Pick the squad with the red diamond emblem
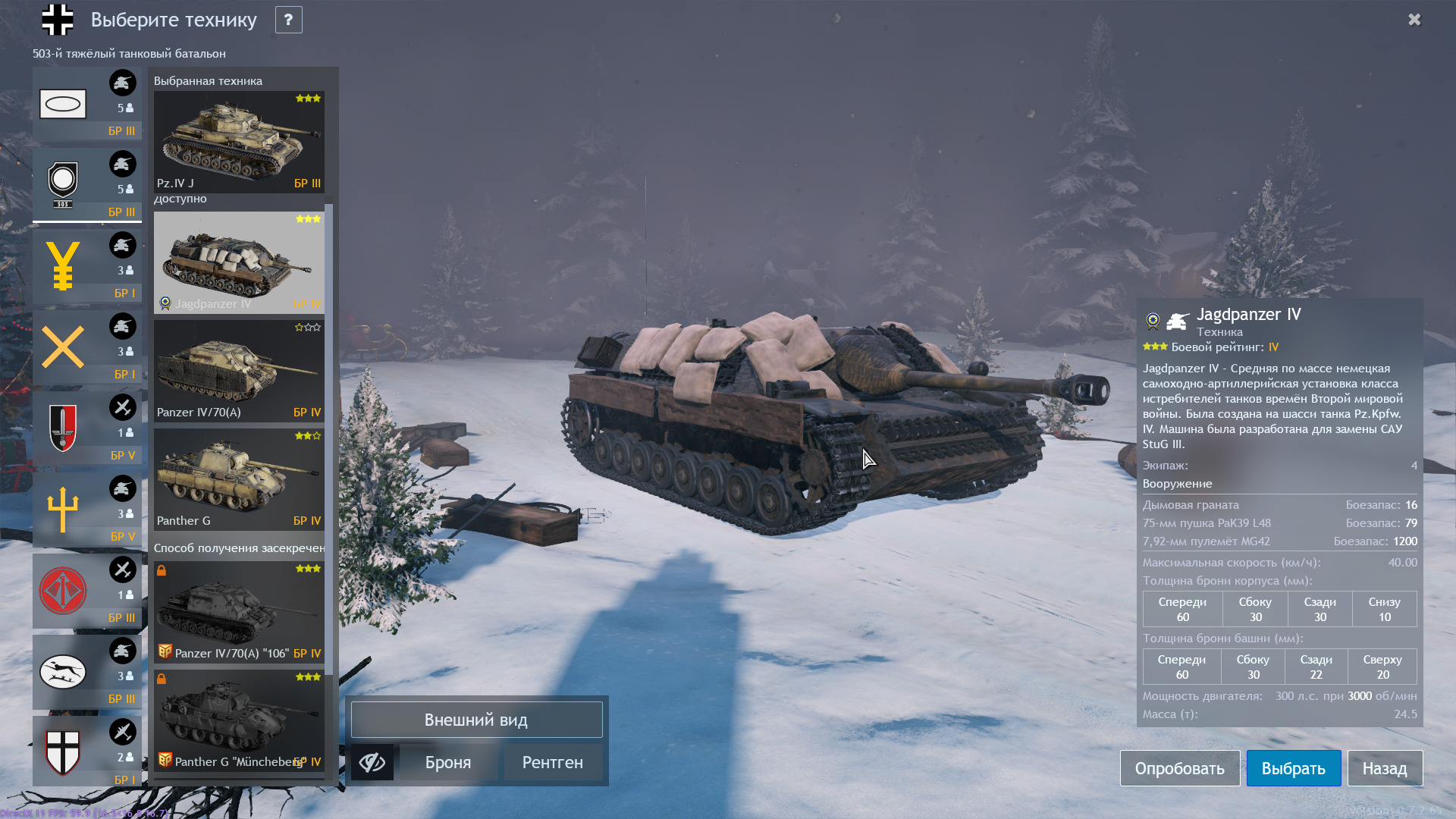 [x=86, y=590]
